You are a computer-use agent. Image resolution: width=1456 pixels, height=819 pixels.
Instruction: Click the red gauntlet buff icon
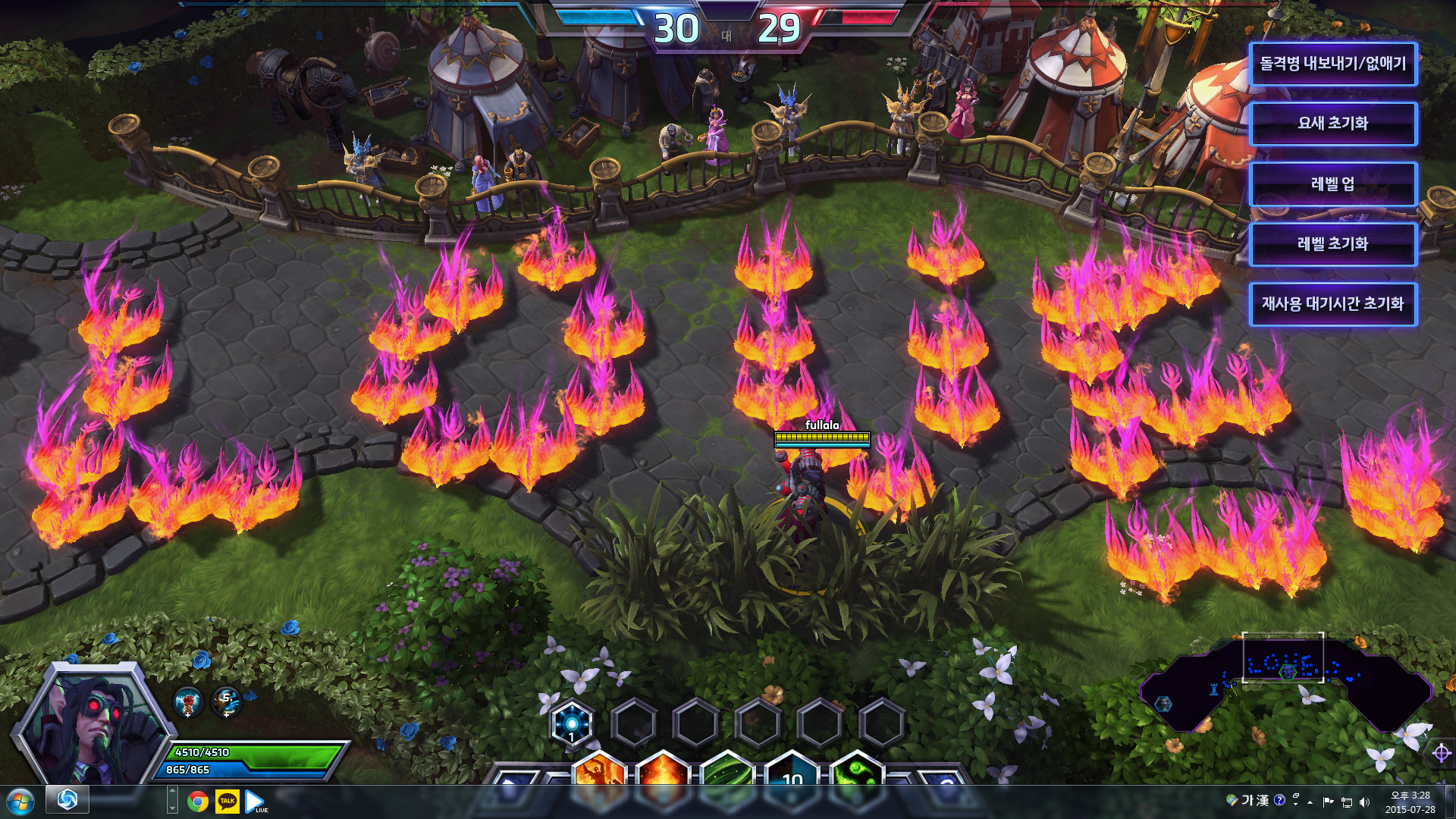[188, 701]
